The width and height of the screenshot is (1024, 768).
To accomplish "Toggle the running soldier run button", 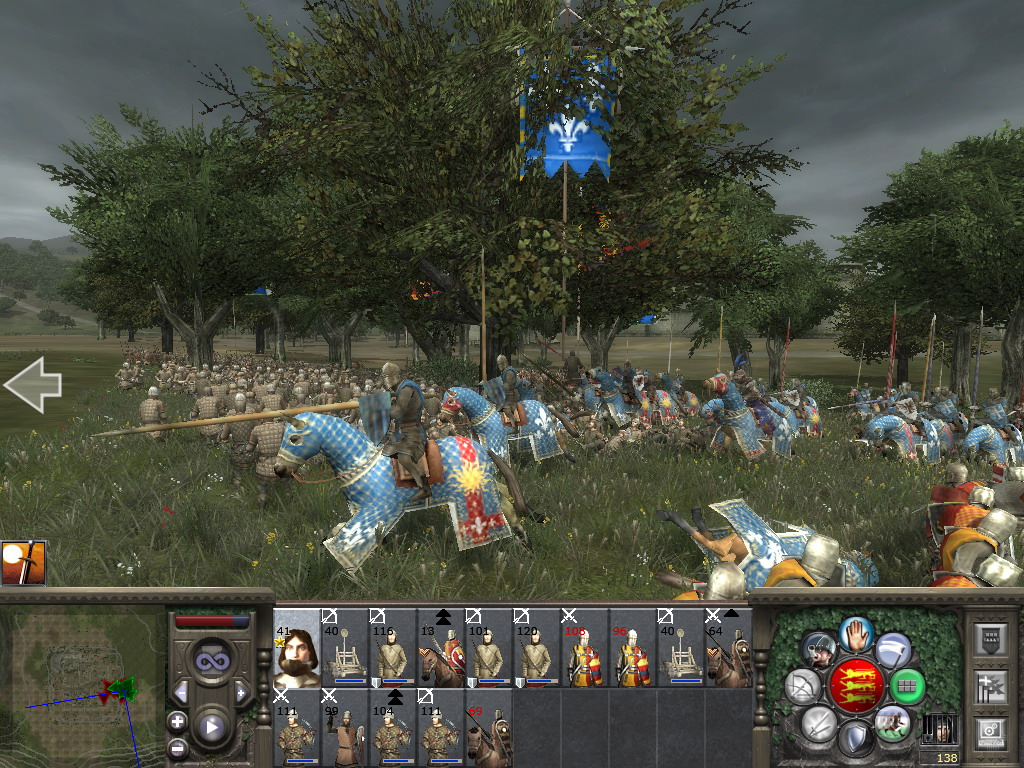I will click(892, 723).
